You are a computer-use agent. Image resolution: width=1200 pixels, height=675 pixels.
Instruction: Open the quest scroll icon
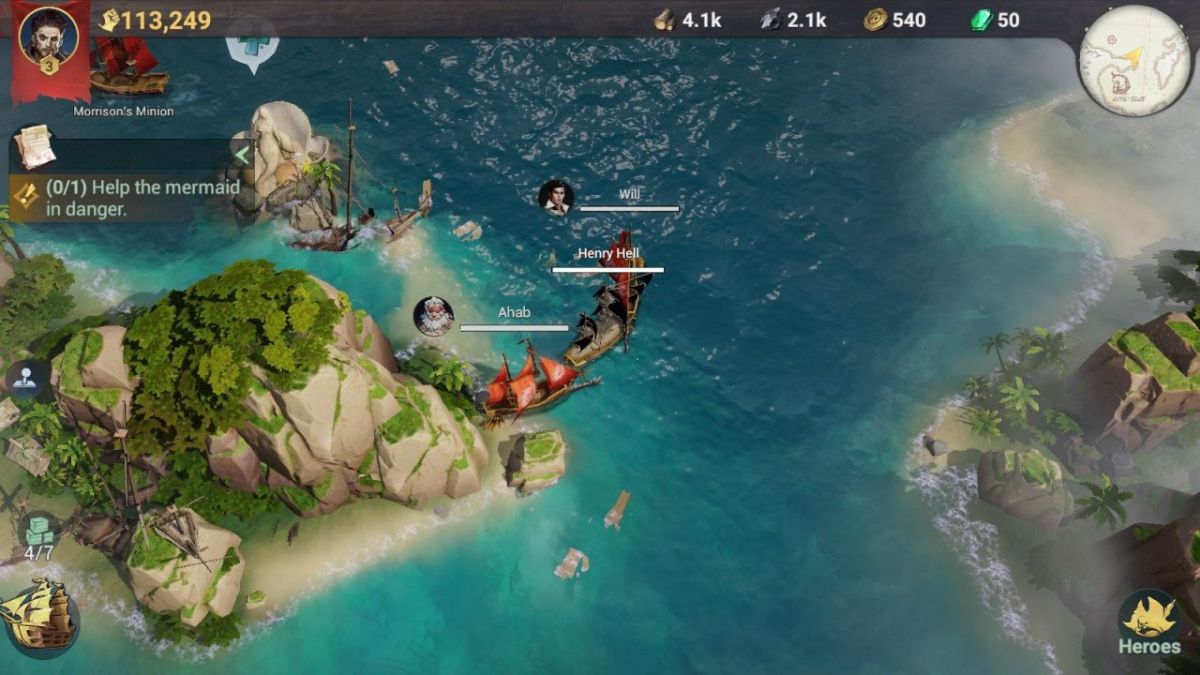click(x=34, y=146)
